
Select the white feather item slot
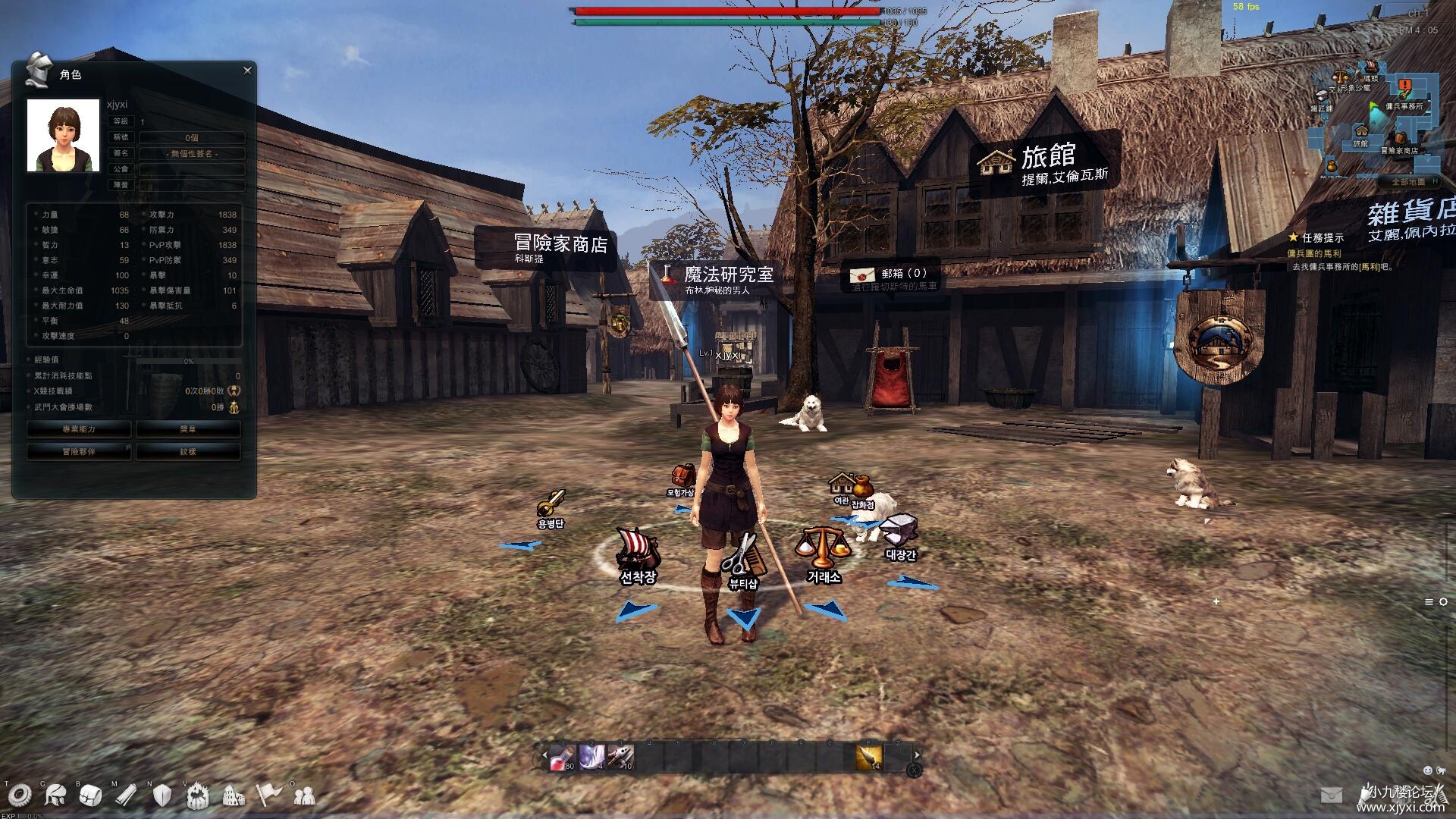point(591,757)
